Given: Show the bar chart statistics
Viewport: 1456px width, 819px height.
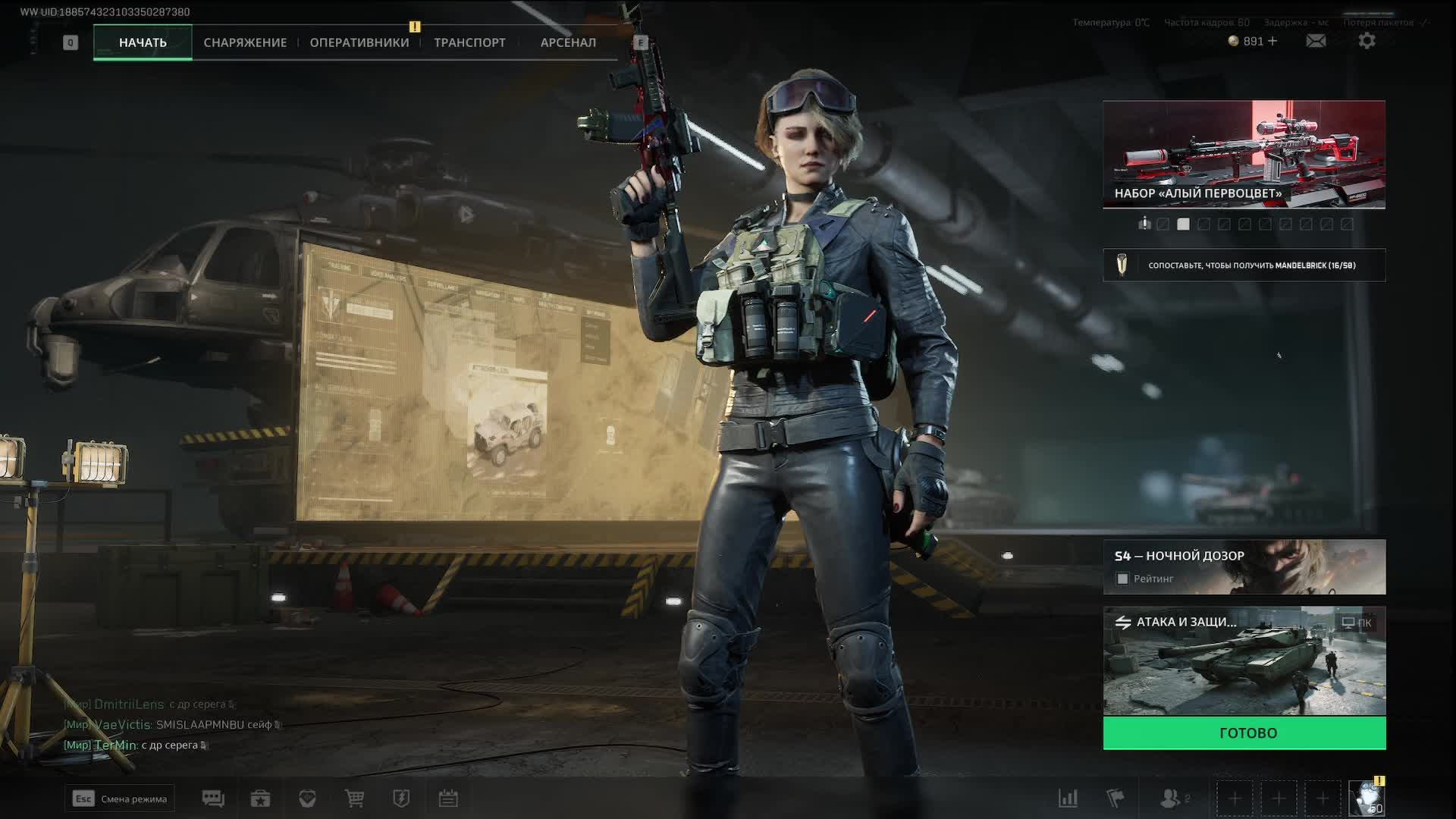Looking at the screenshot, I should 1068,799.
